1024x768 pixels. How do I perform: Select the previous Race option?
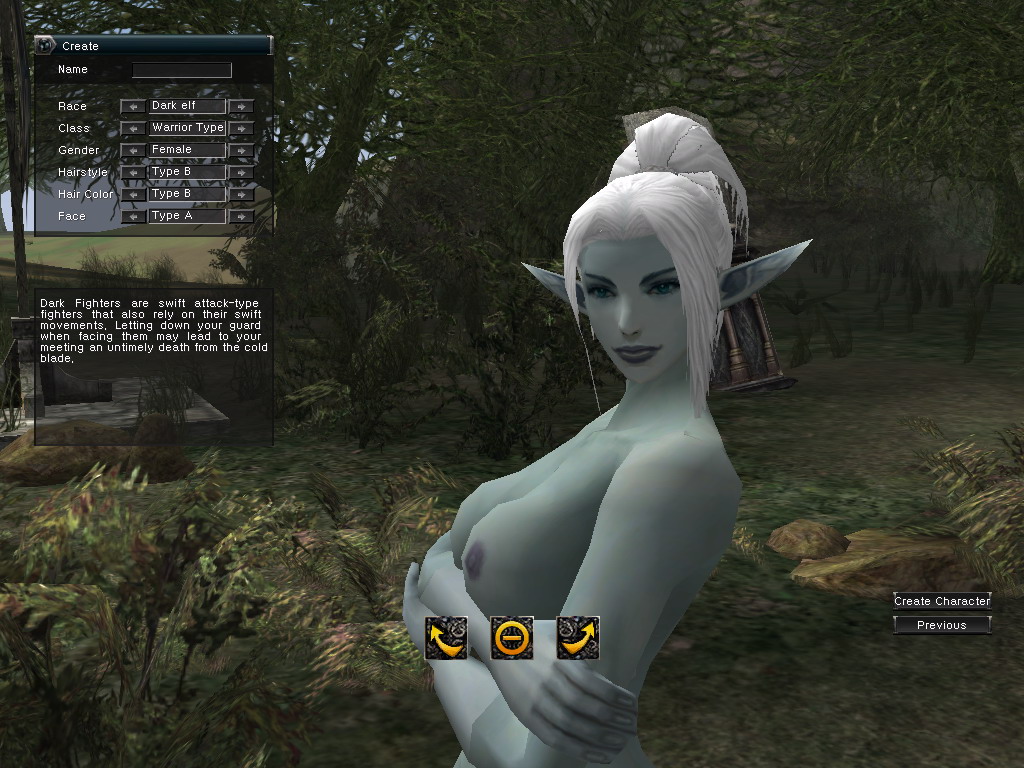pos(133,106)
